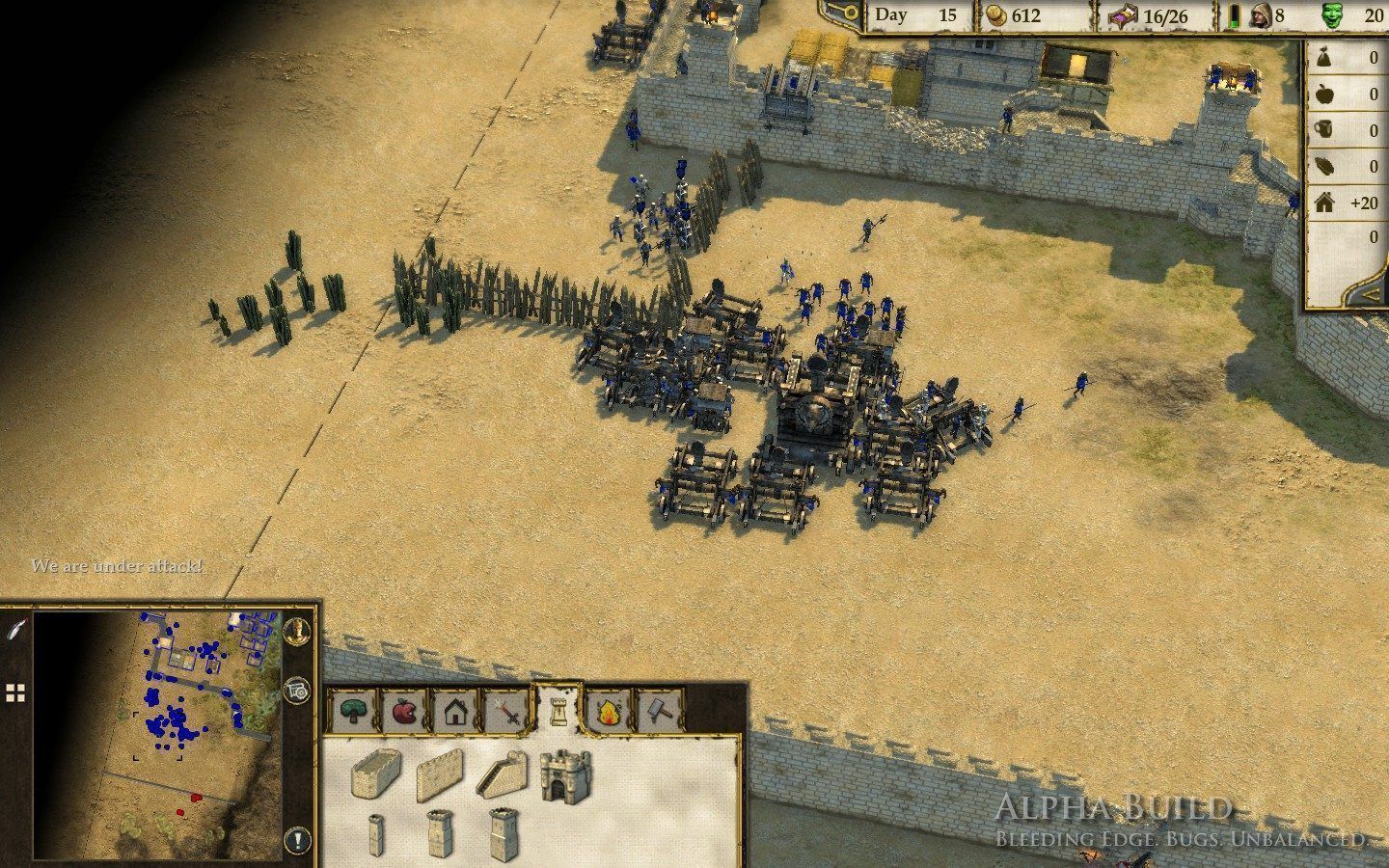Choose the stone gatehouse building

565,774
